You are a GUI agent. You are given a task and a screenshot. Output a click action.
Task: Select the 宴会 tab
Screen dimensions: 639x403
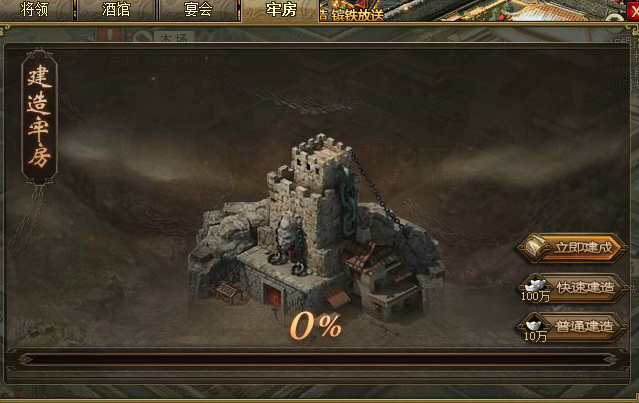[x=198, y=10]
